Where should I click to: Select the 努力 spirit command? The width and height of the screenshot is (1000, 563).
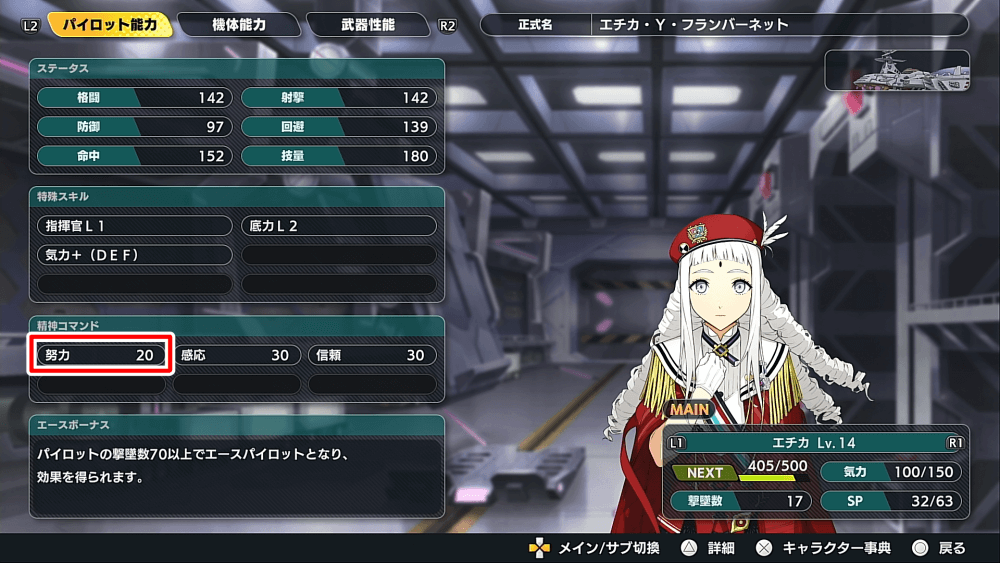tap(100, 355)
